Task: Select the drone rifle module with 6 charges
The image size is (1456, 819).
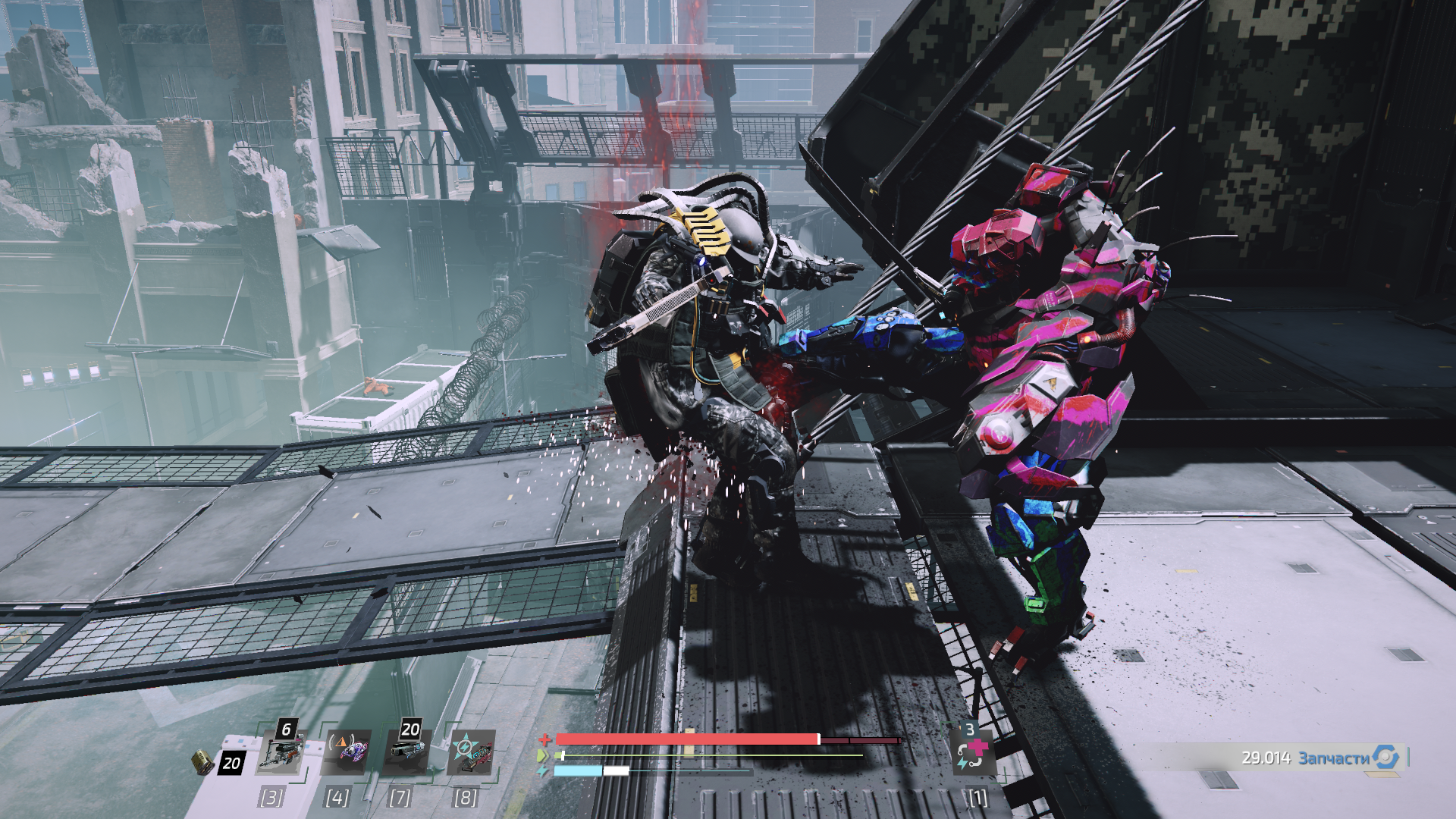Action: (281, 752)
